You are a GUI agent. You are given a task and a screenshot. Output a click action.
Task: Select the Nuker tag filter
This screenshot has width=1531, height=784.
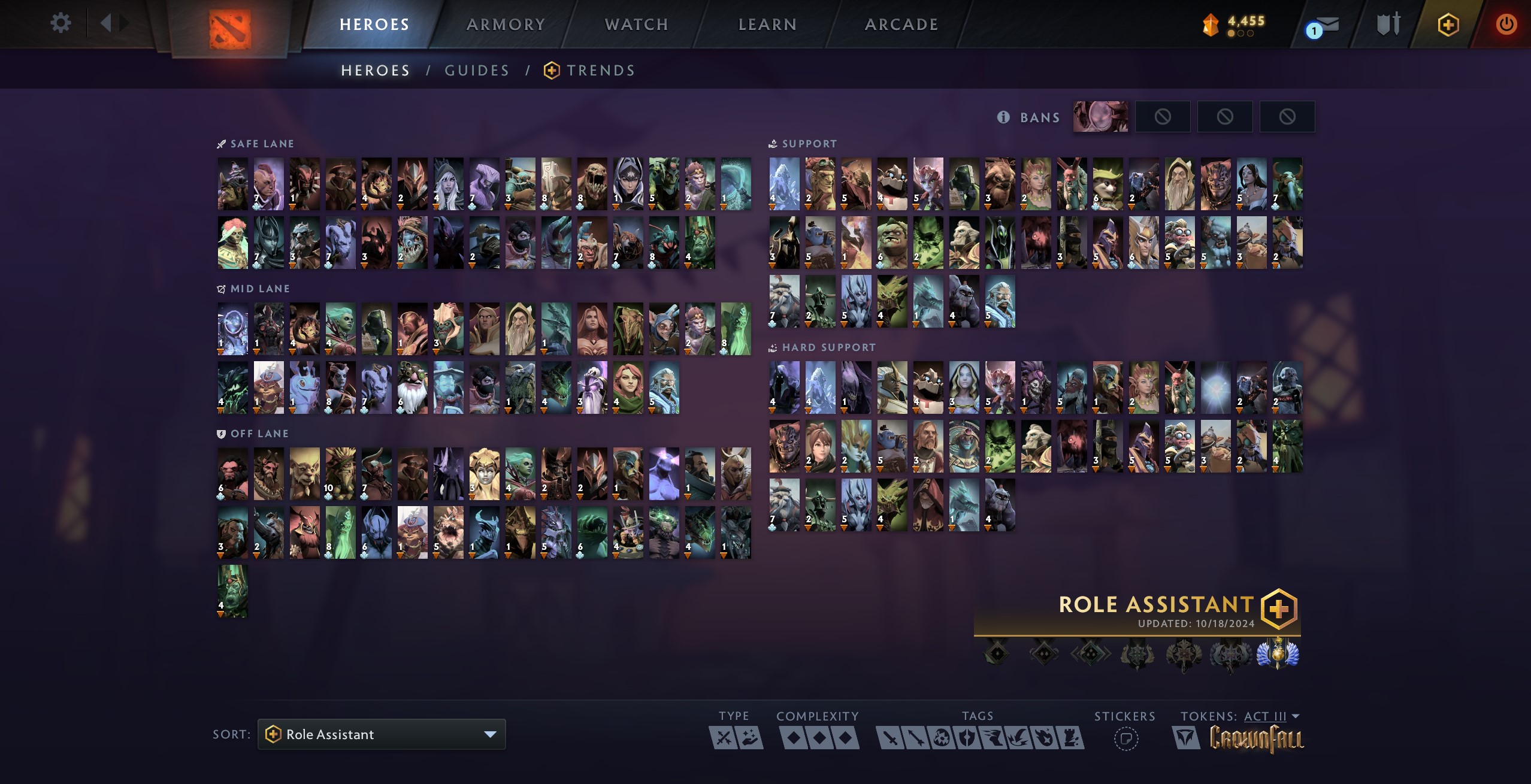[x=941, y=738]
